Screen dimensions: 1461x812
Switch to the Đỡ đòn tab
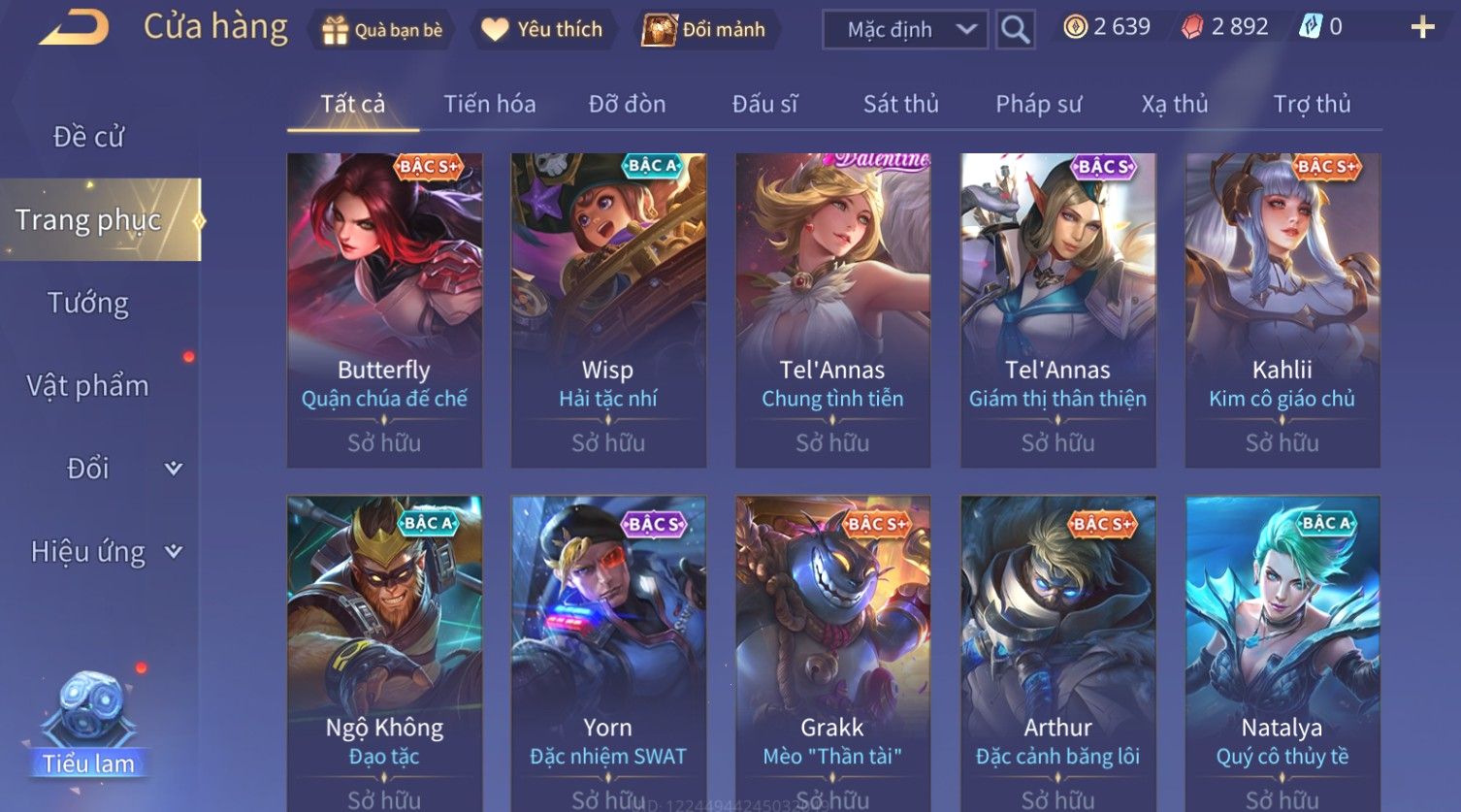(627, 104)
